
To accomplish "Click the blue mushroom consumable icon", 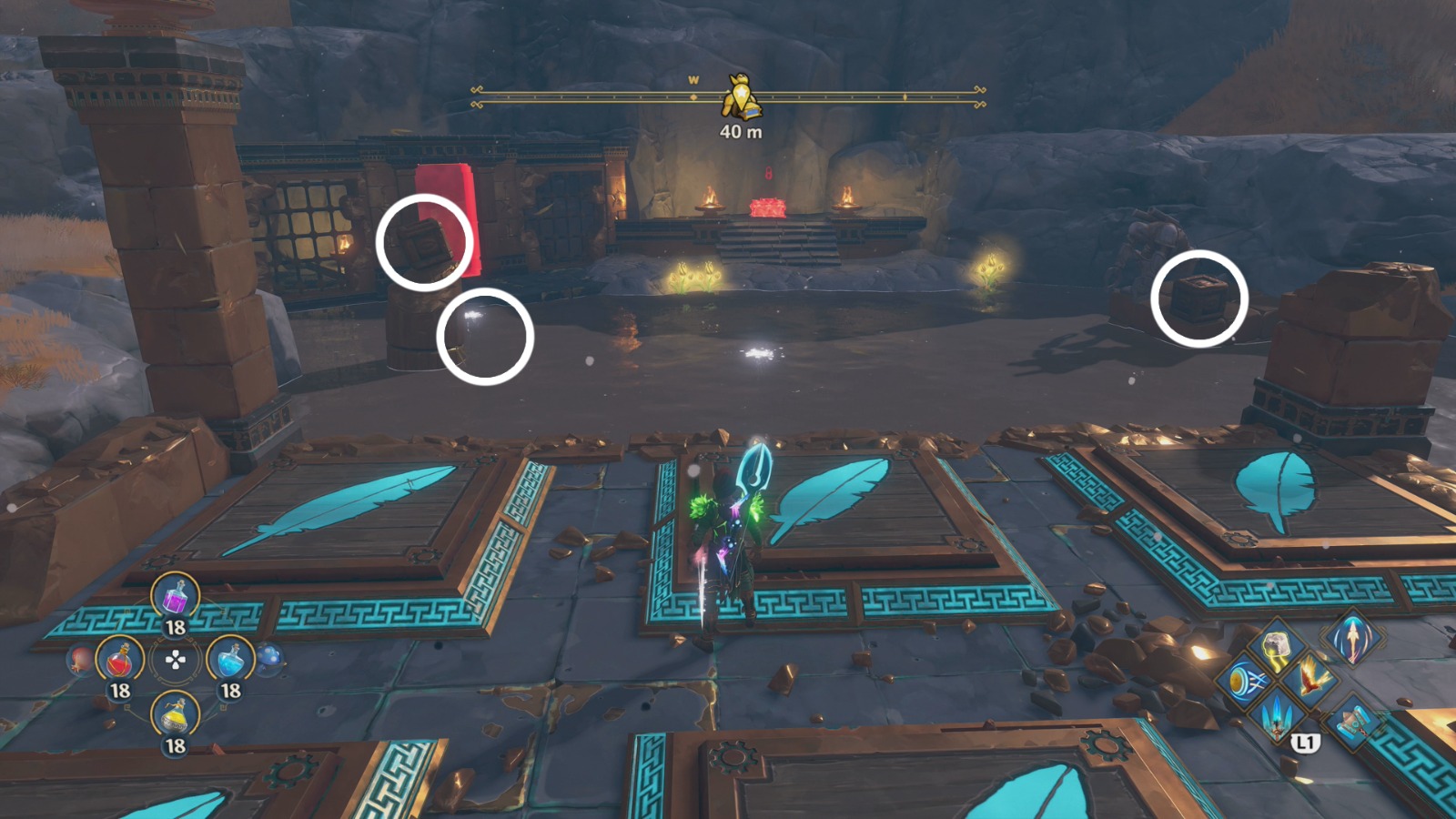I will click(x=268, y=656).
